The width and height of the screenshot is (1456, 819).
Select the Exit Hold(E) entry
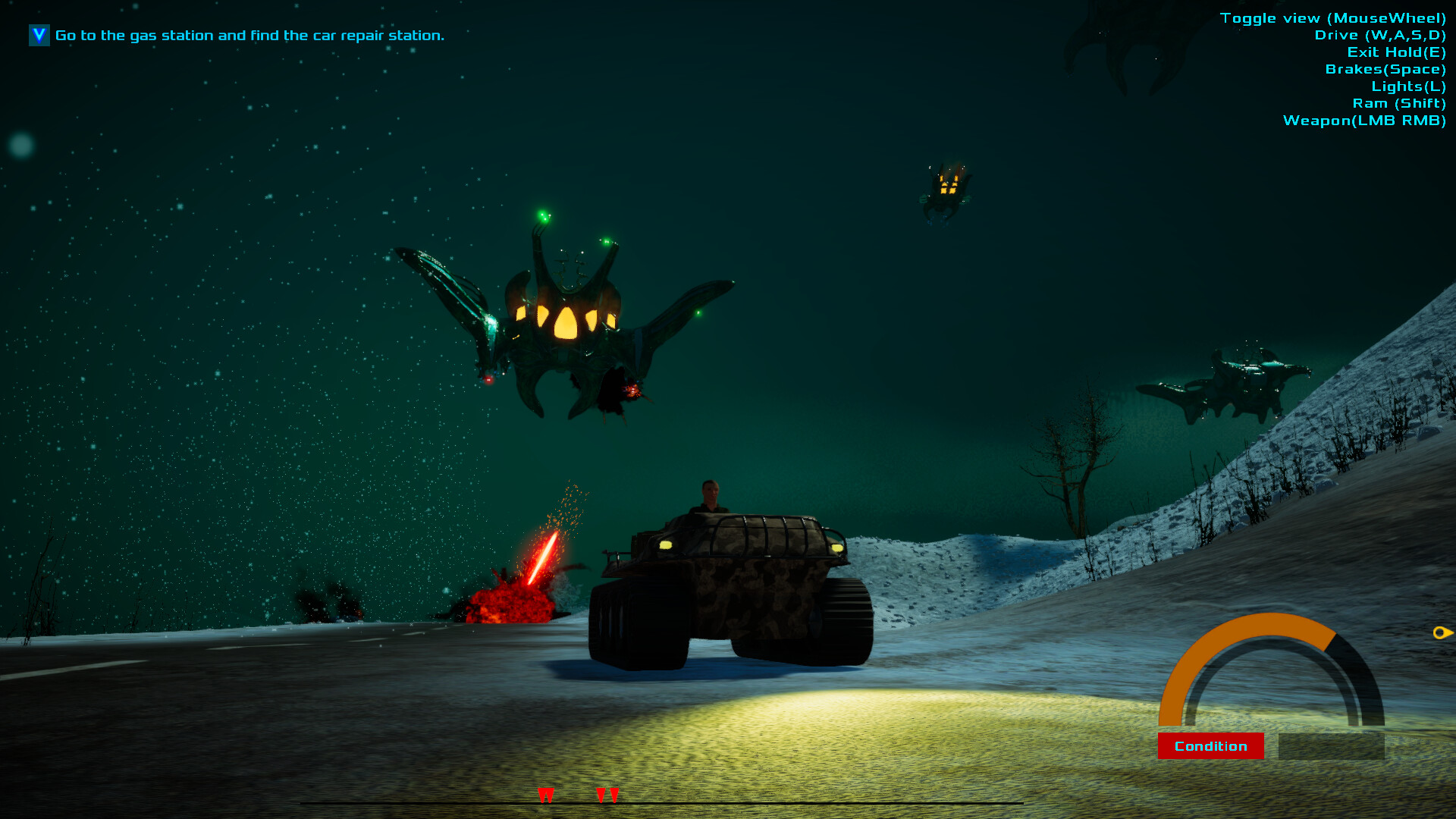click(x=1395, y=52)
